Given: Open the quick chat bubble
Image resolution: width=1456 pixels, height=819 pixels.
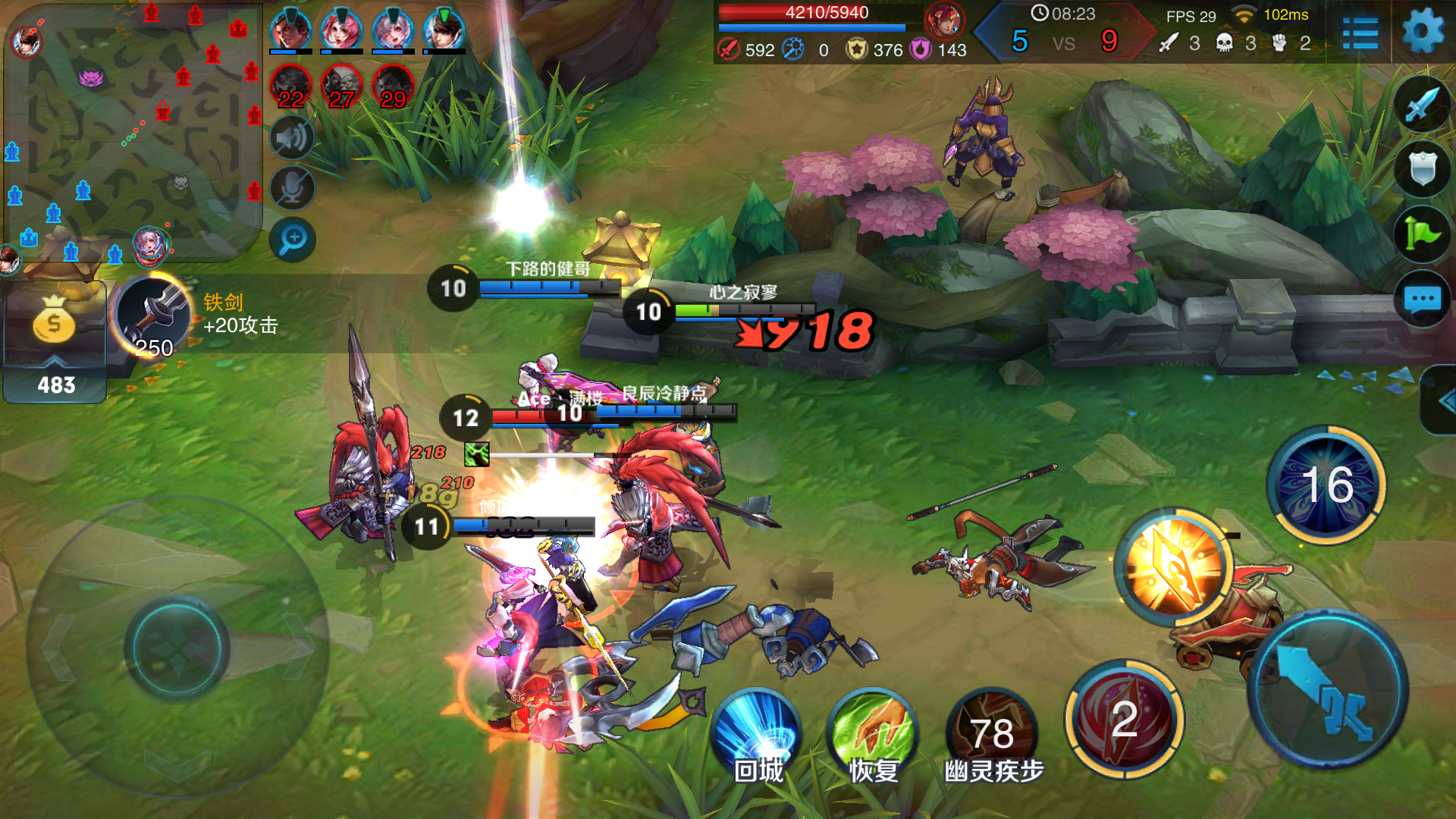Looking at the screenshot, I should coord(1422,299).
